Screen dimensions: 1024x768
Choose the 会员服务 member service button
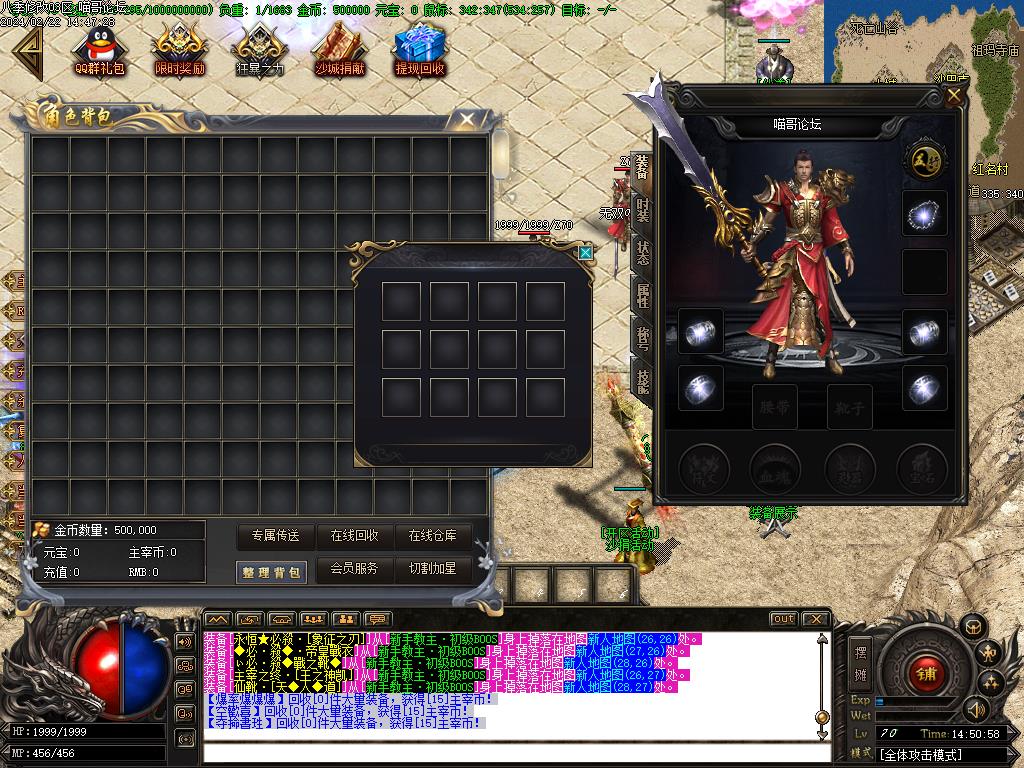coord(355,569)
